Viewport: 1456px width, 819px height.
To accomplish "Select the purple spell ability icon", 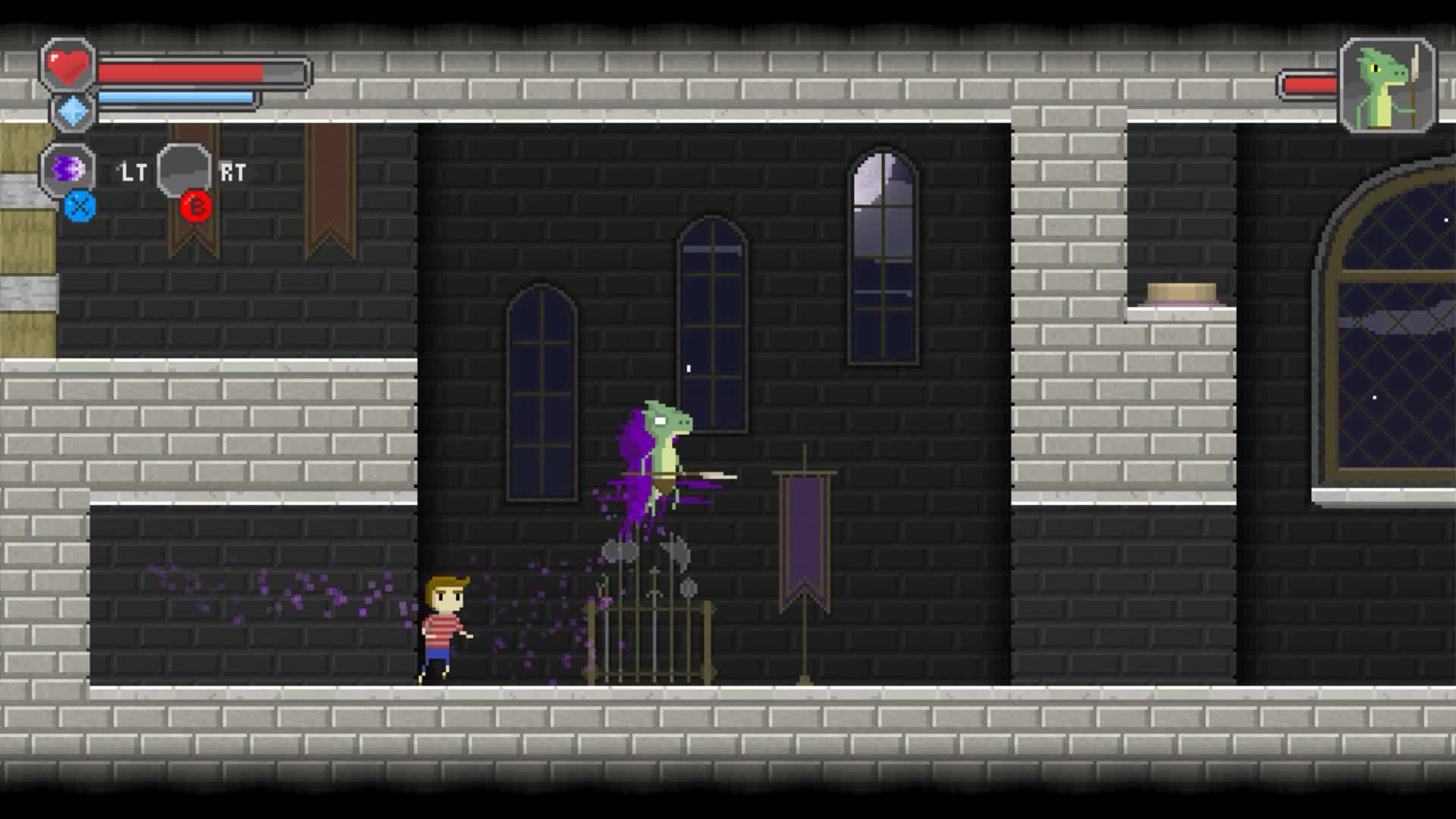I will (x=67, y=169).
